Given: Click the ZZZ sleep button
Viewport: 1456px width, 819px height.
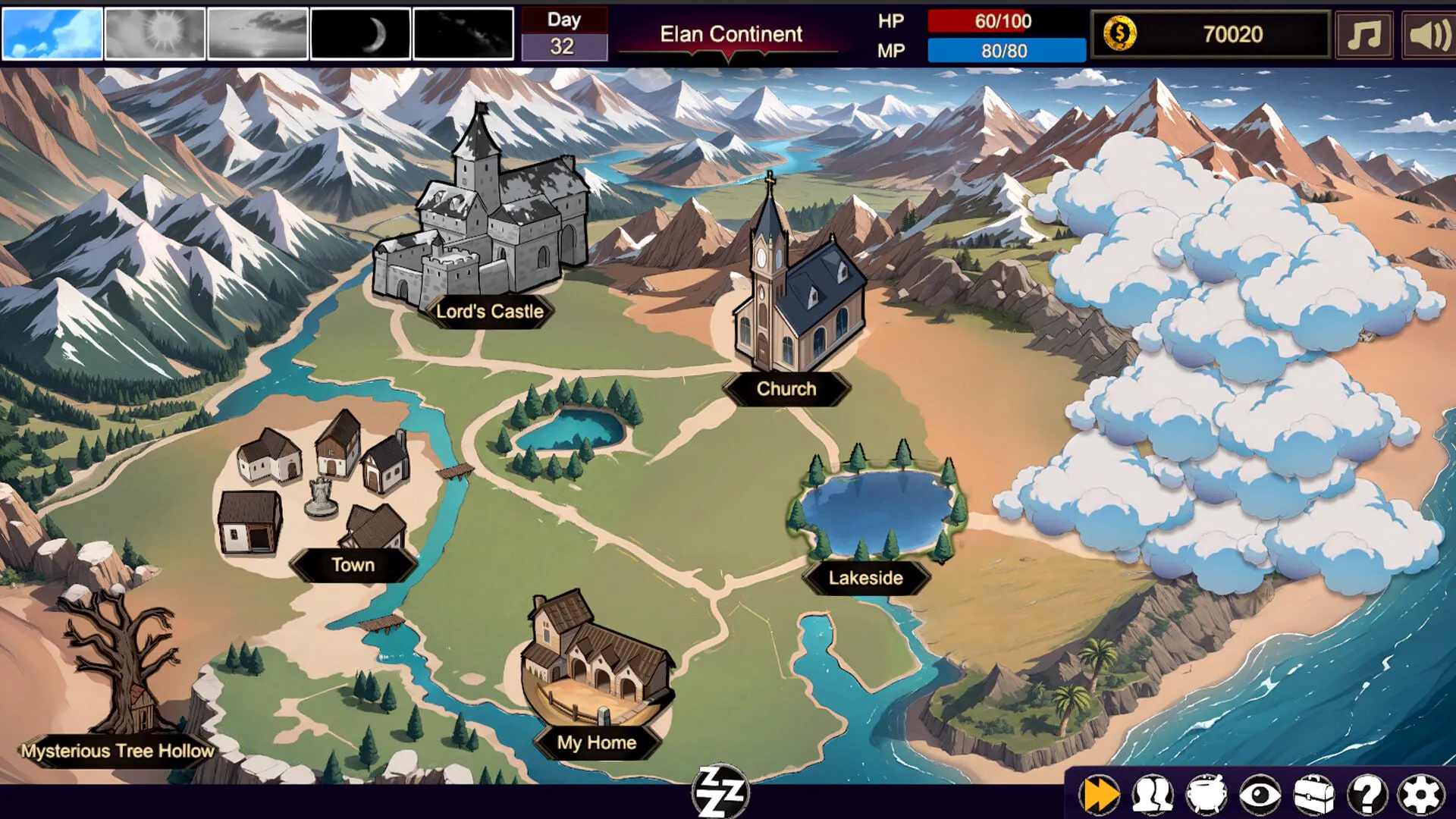Looking at the screenshot, I should coord(720,792).
